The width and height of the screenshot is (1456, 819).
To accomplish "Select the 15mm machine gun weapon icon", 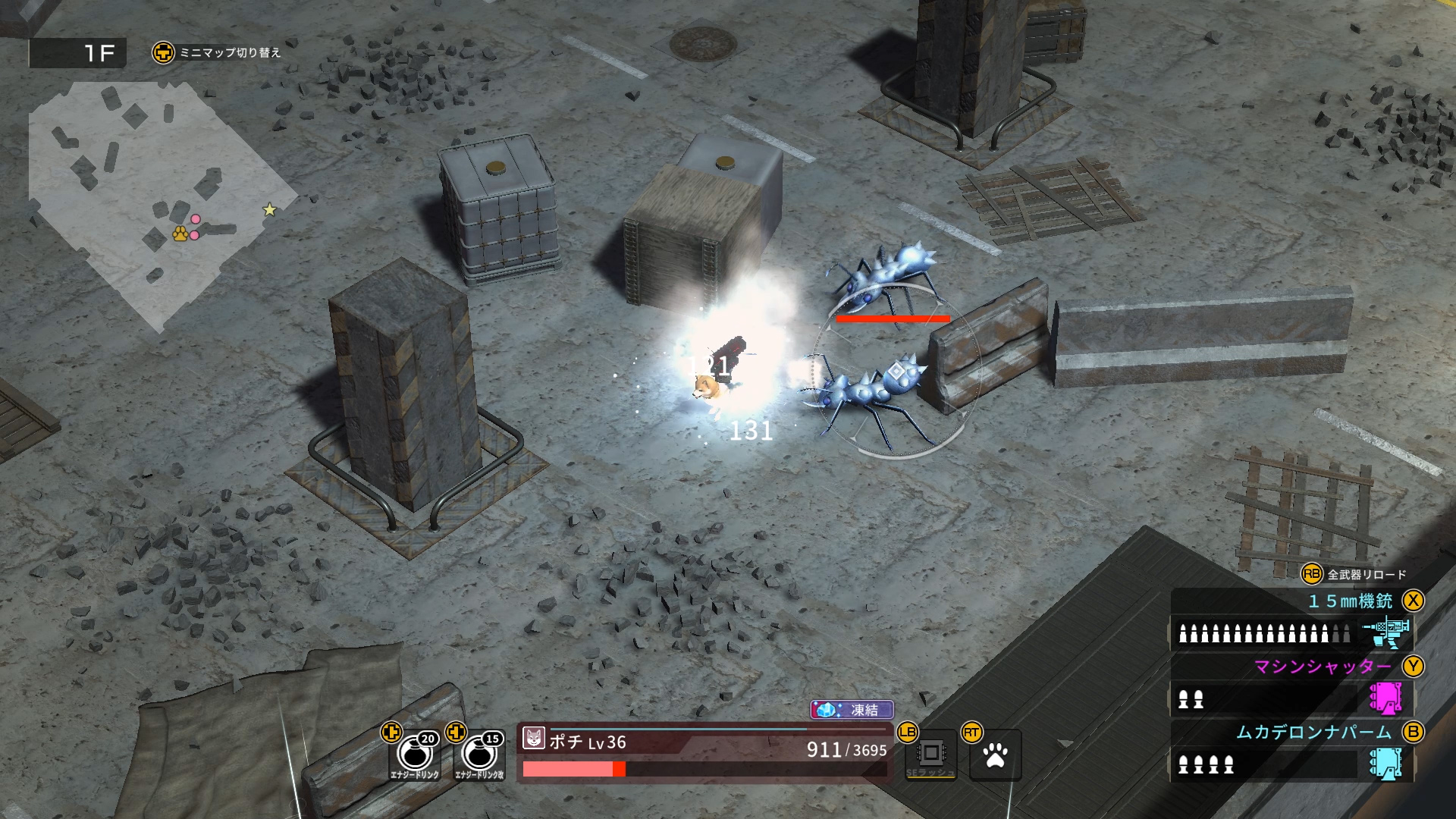I will [x=1386, y=632].
